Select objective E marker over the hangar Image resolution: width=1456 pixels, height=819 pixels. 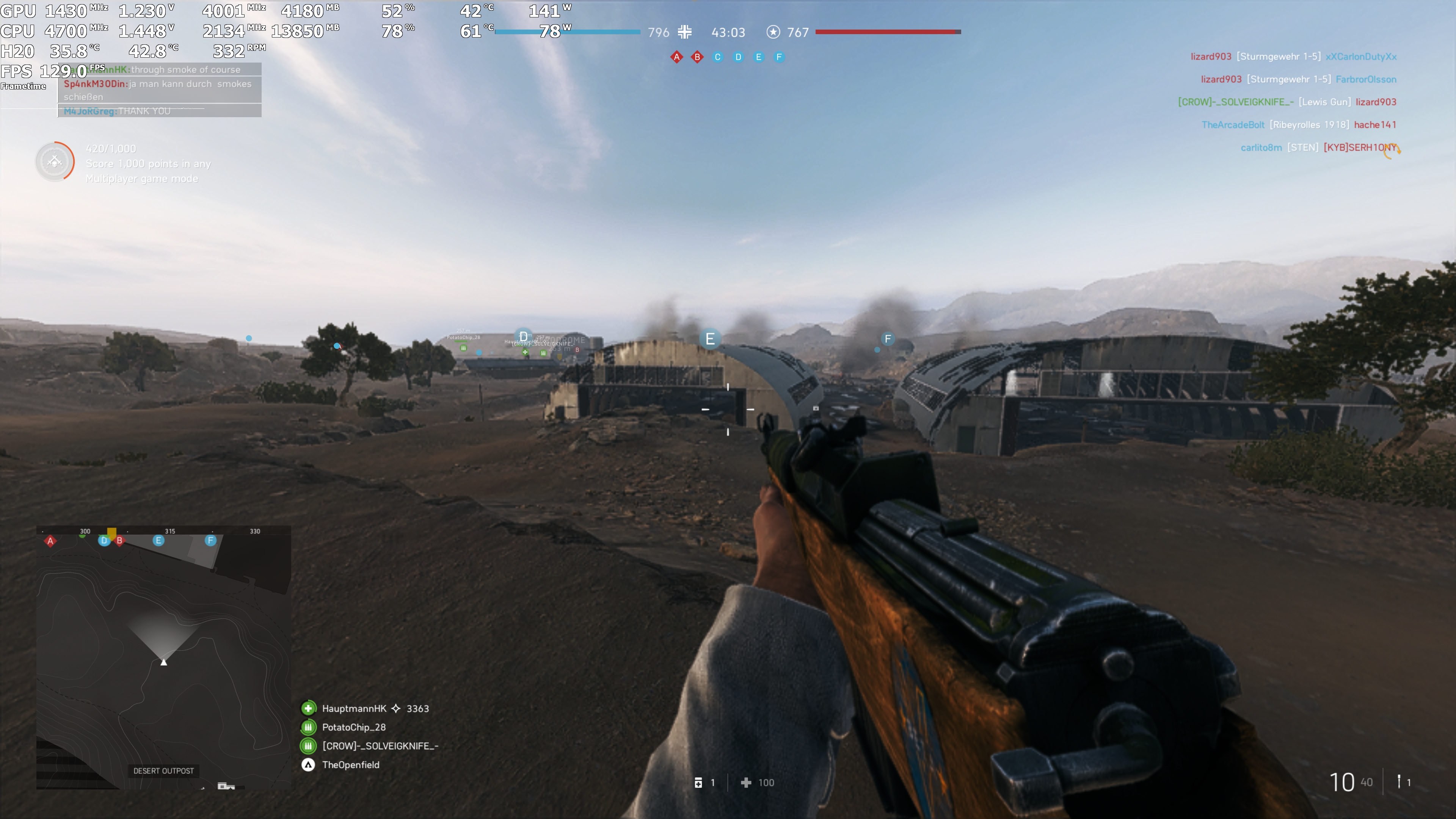[x=711, y=338]
